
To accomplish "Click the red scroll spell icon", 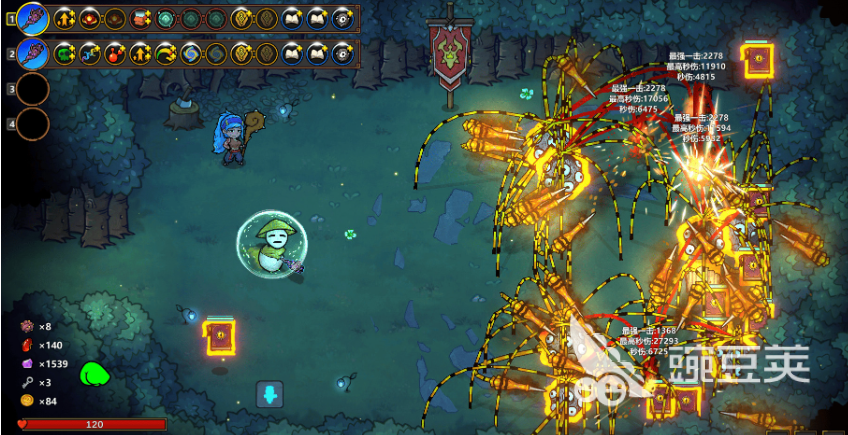I will coord(140,17).
